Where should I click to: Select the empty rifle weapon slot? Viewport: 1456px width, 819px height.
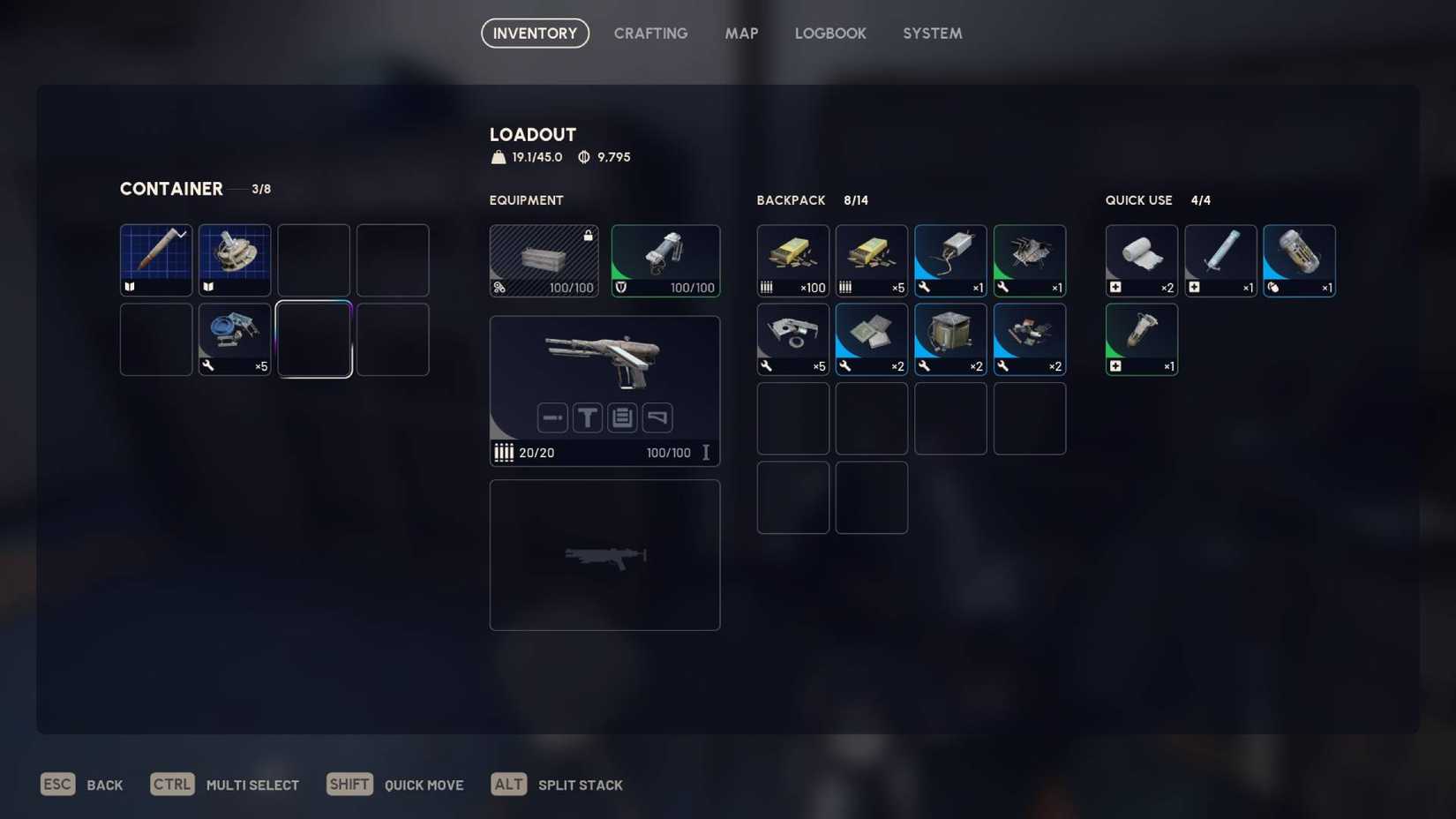pyautogui.click(x=604, y=554)
